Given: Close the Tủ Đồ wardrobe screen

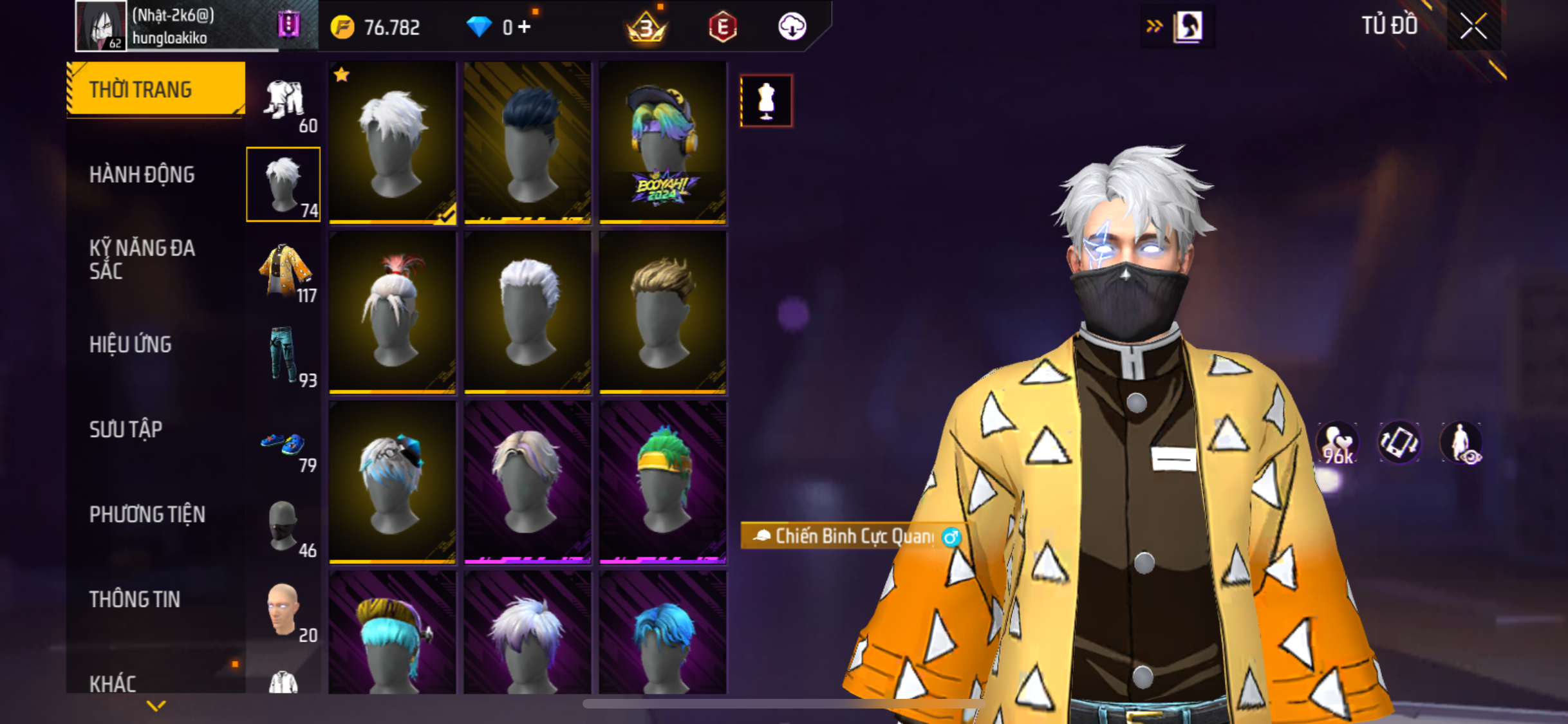Looking at the screenshot, I should [x=1473, y=26].
